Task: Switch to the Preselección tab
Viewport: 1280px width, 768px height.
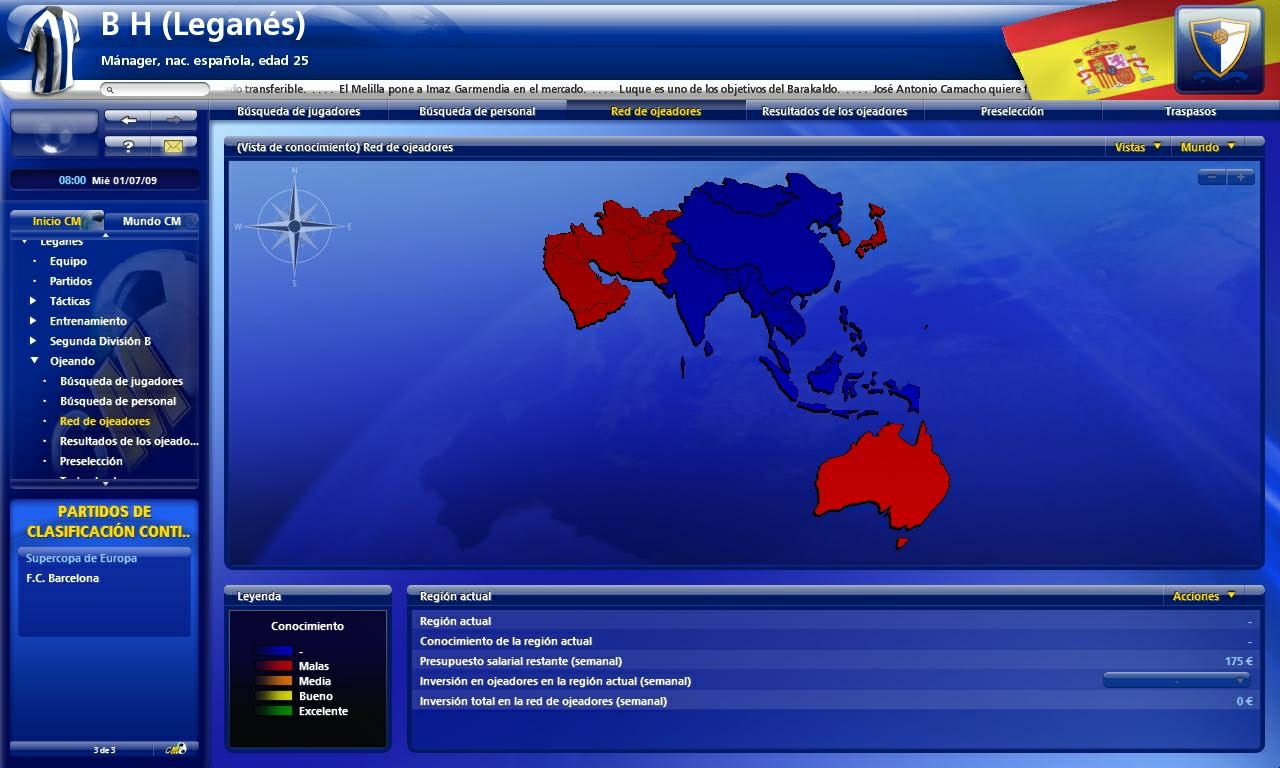Action: pos(1011,111)
